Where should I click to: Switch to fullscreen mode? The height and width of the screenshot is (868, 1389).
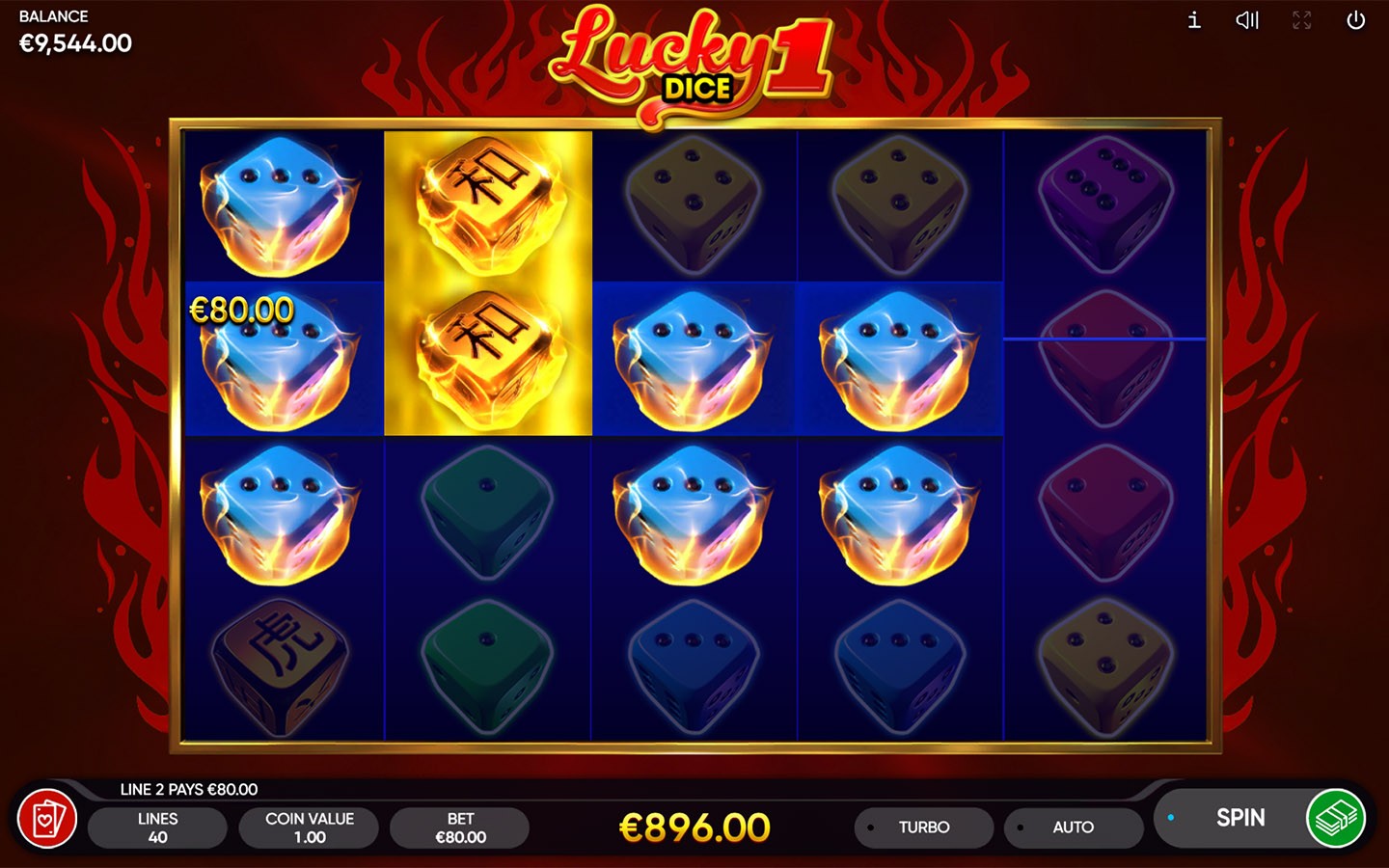click(x=1301, y=20)
